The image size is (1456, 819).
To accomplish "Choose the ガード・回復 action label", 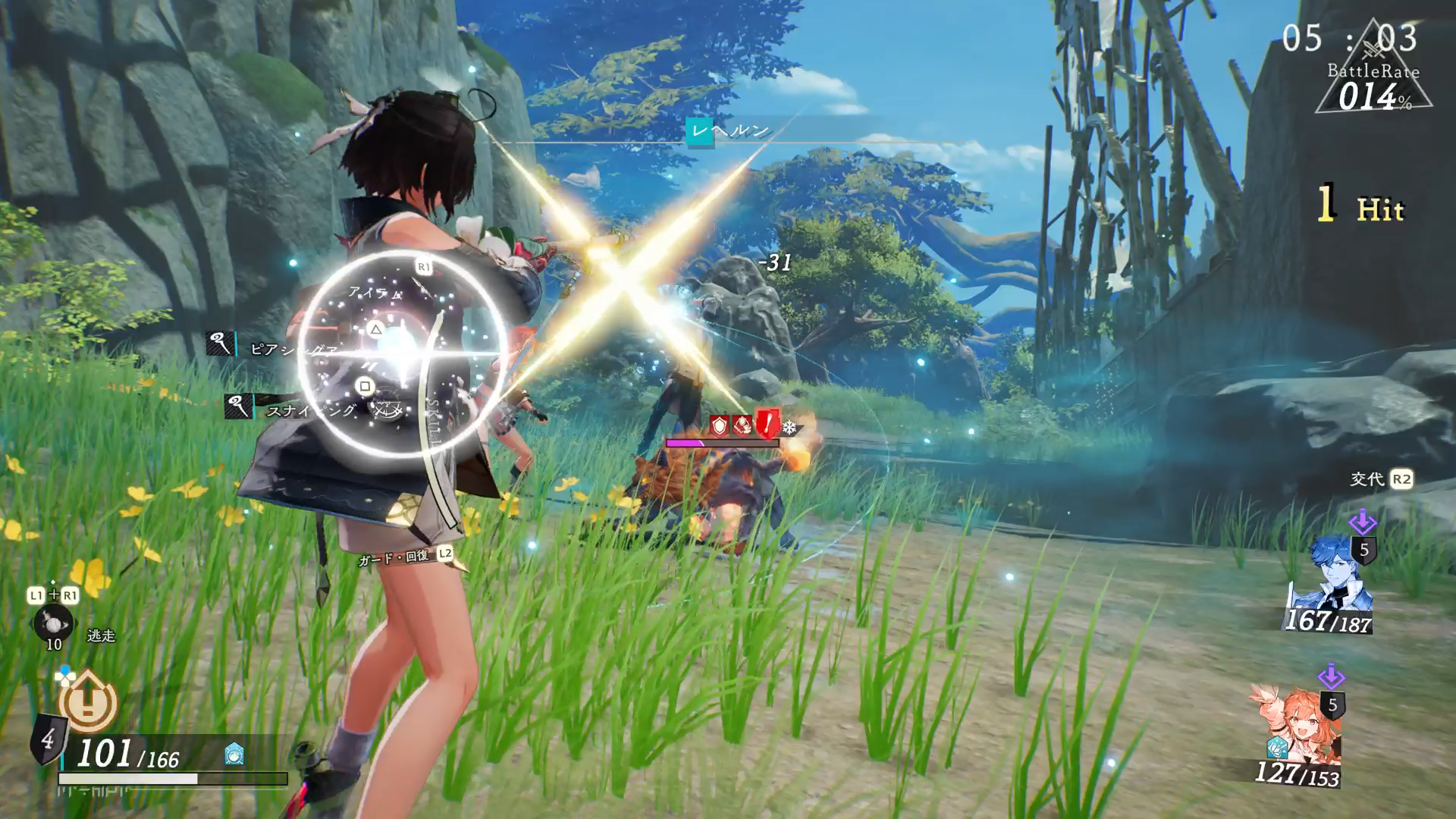I will tap(394, 558).
